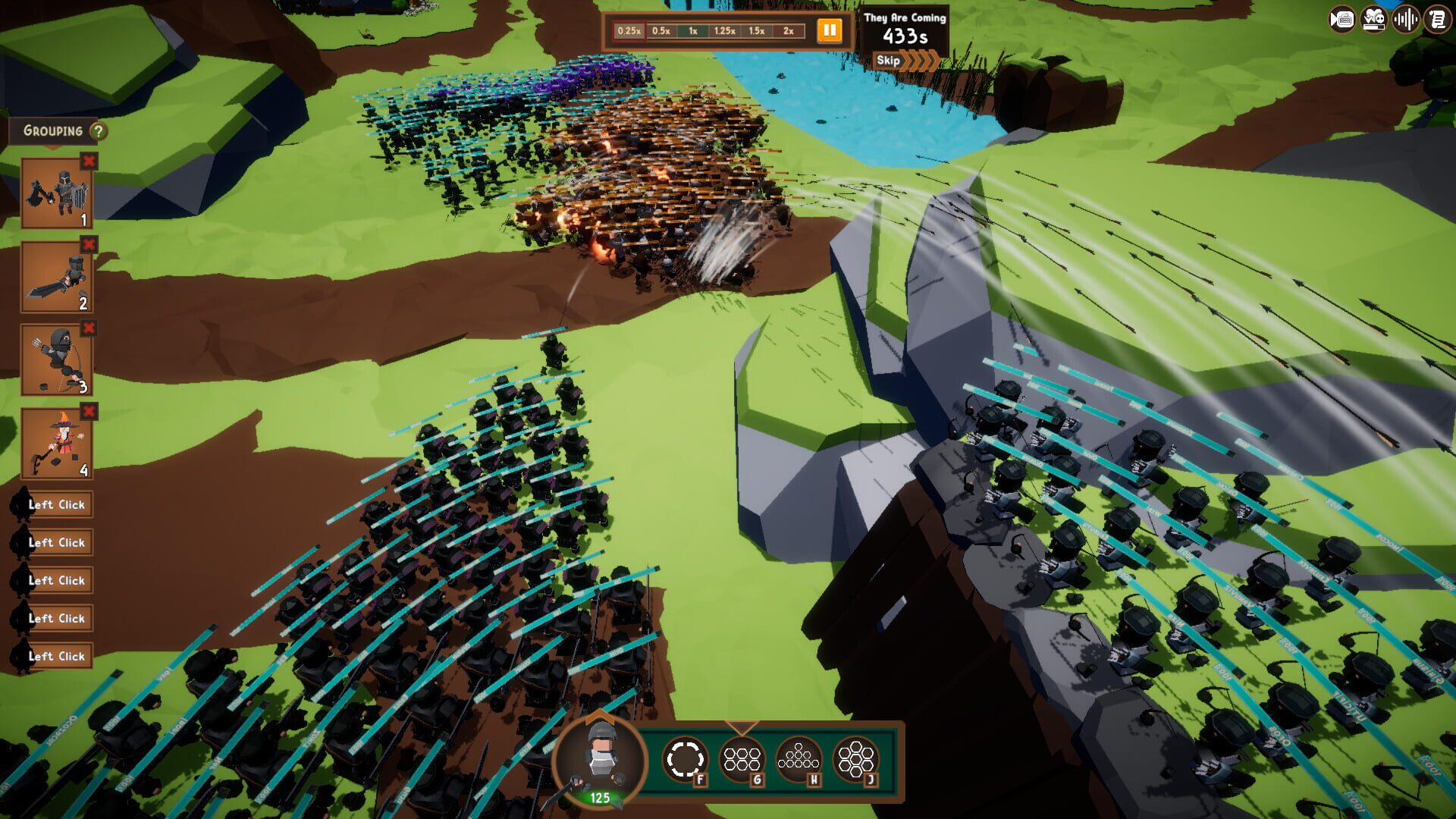Set game speed to 0.25x
The width and height of the screenshot is (1456, 819).
[x=629, y=32]
